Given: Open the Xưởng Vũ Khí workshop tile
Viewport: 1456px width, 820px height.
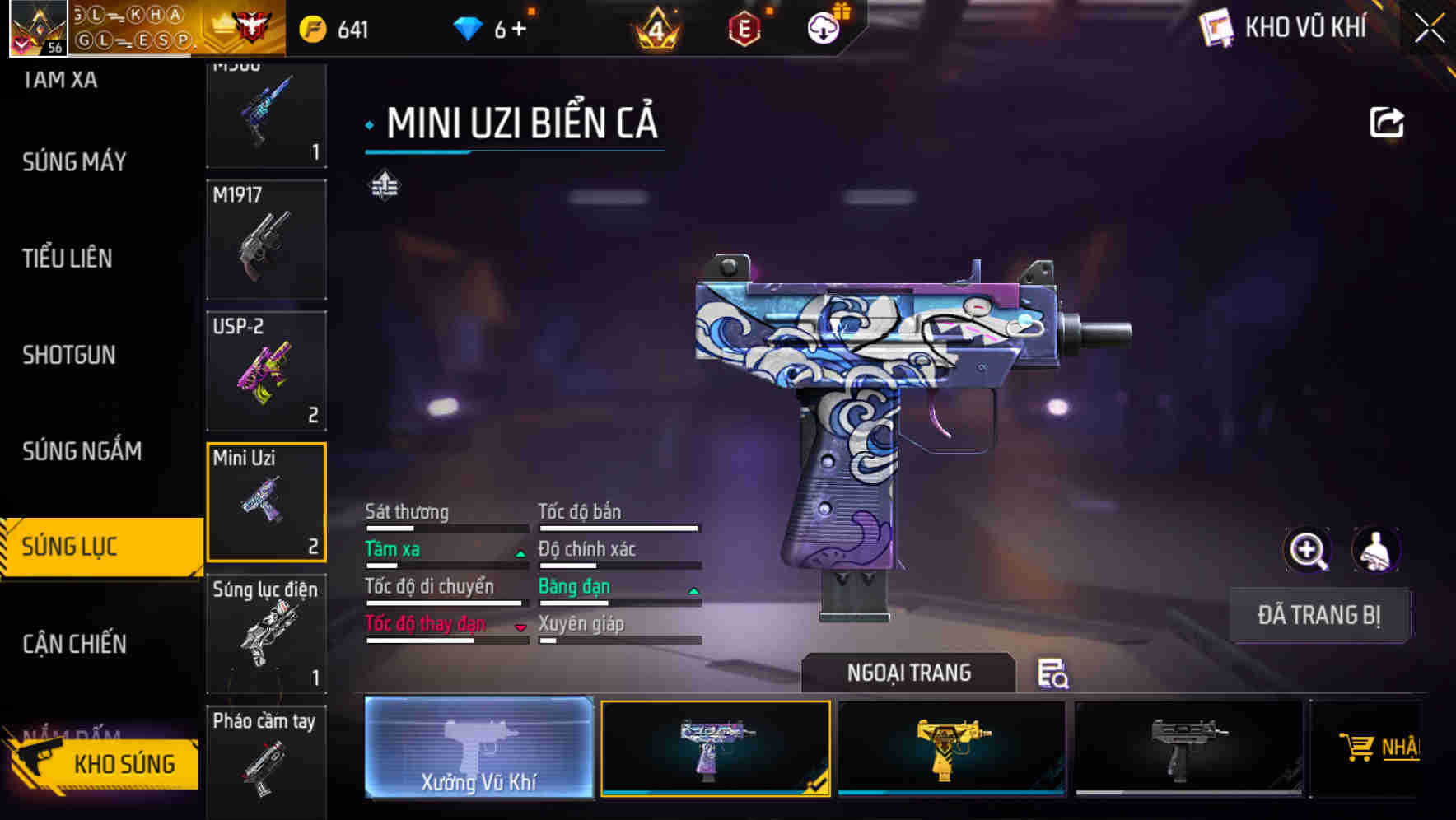Looking at the screenshot, I should pos(478,748).
